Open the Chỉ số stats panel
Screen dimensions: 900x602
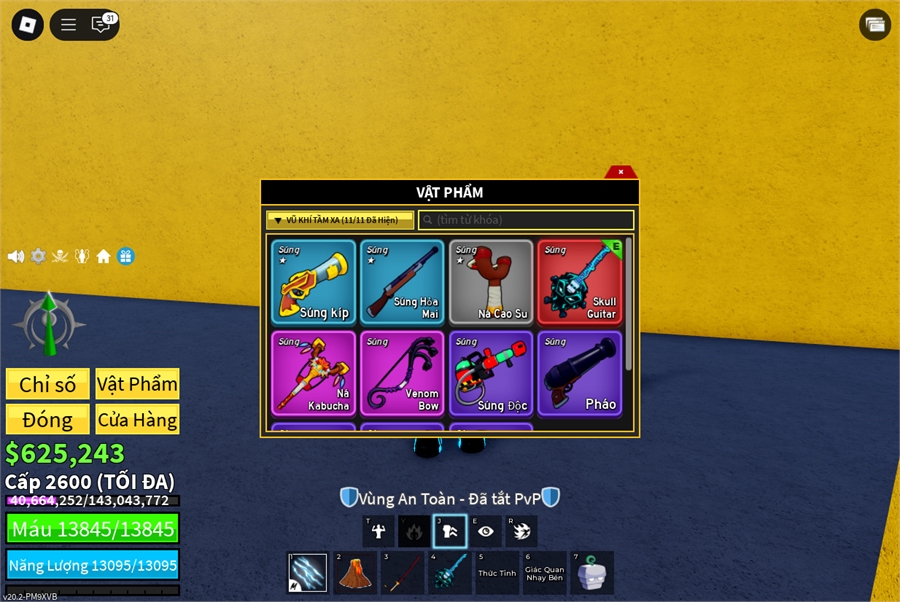pyautogui.click(x=48, y=384)
